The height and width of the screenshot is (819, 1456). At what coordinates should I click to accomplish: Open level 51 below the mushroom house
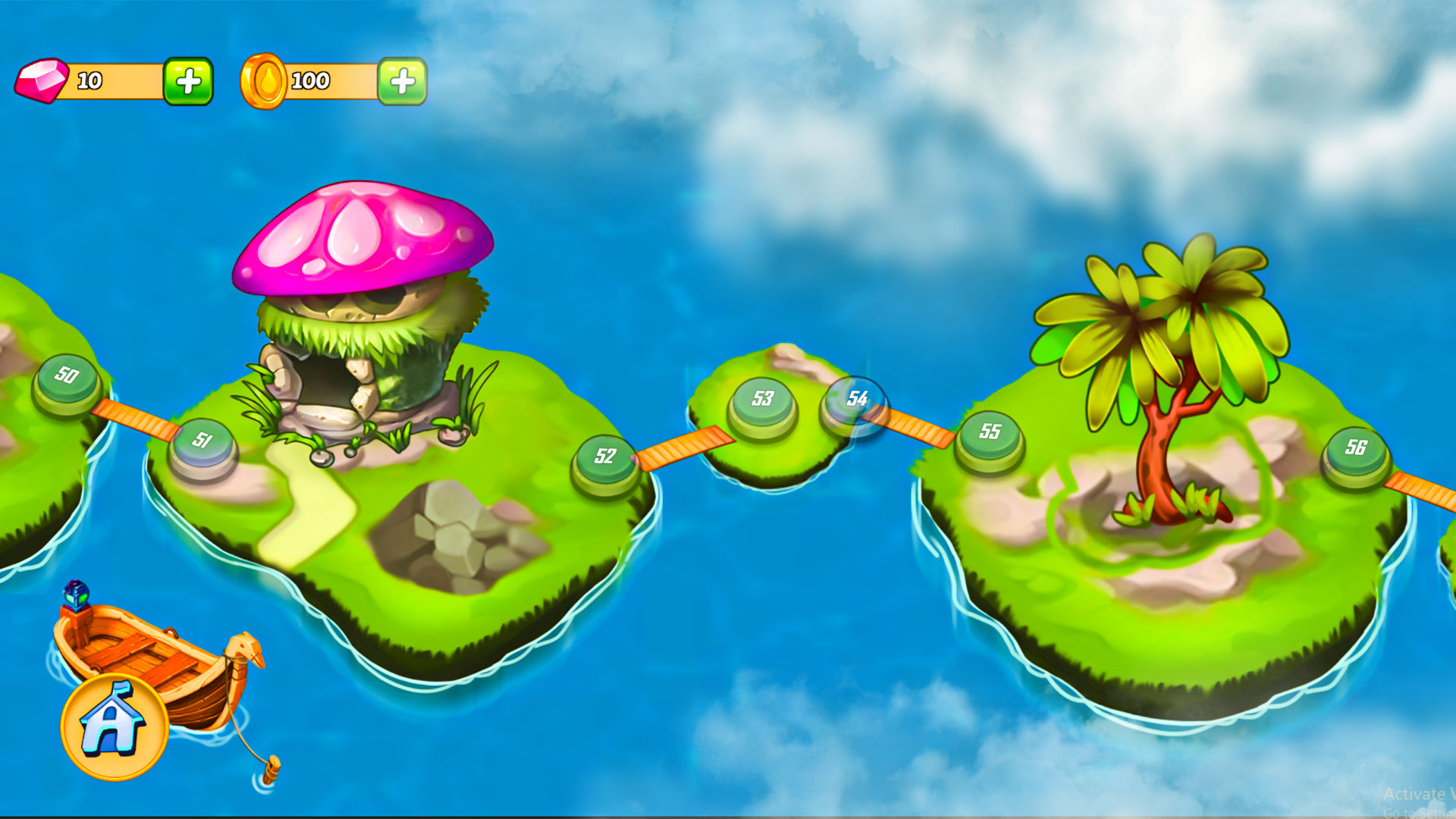(203, 440)
